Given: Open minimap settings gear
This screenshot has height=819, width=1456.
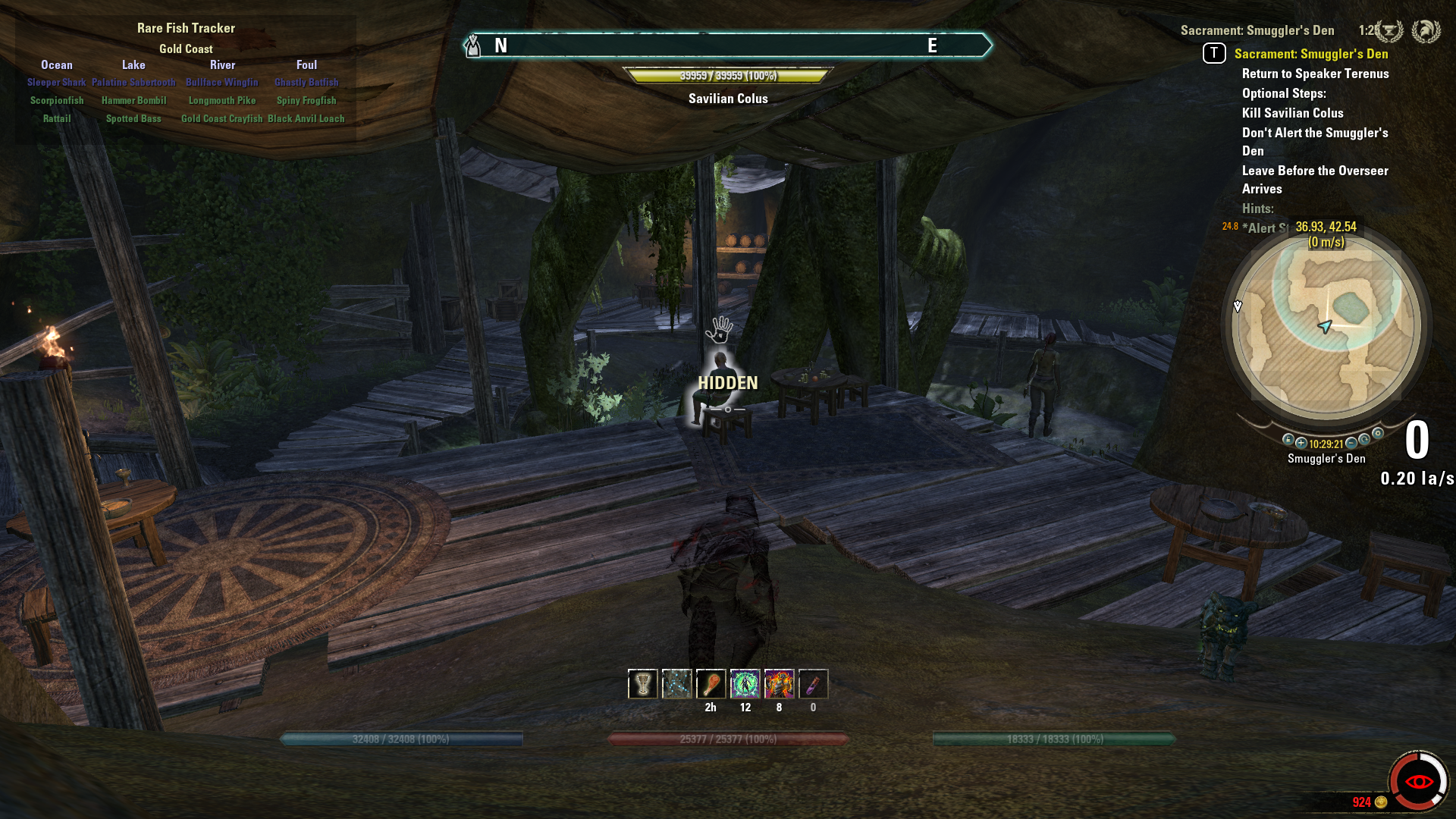Looking at the screenshot, I should 1378,434.
